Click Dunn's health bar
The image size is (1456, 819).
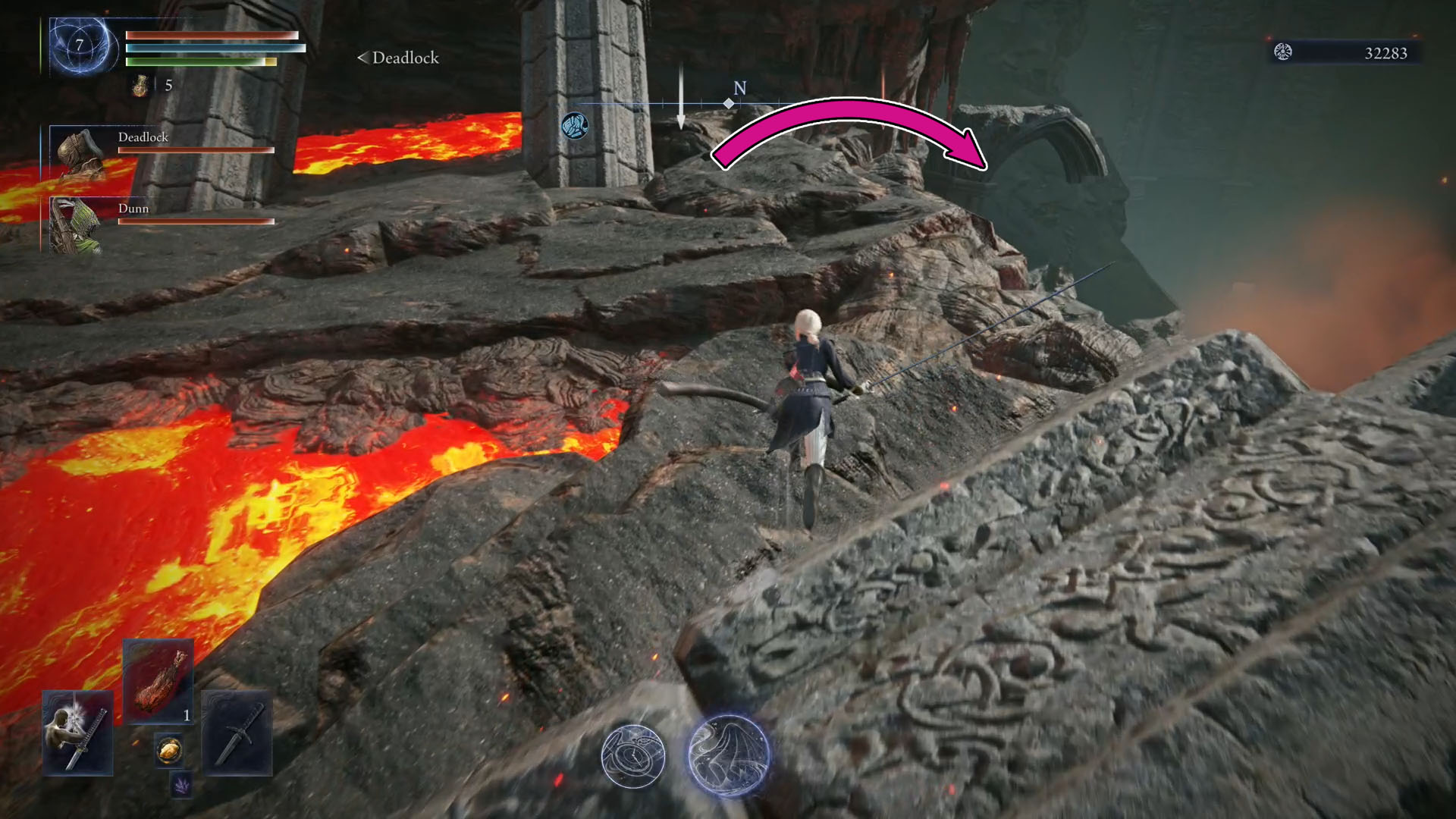[x=195, y=222]
